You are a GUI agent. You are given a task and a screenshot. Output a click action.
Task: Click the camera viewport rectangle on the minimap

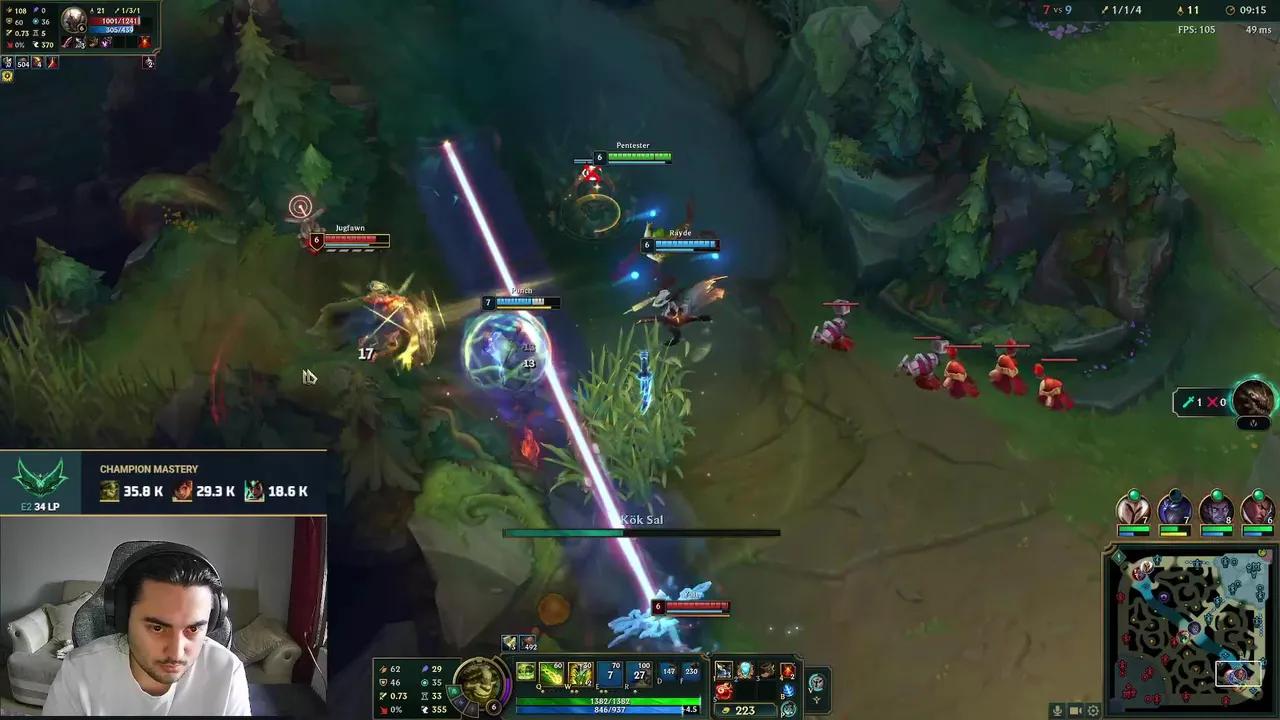[x=1240, y=675]
